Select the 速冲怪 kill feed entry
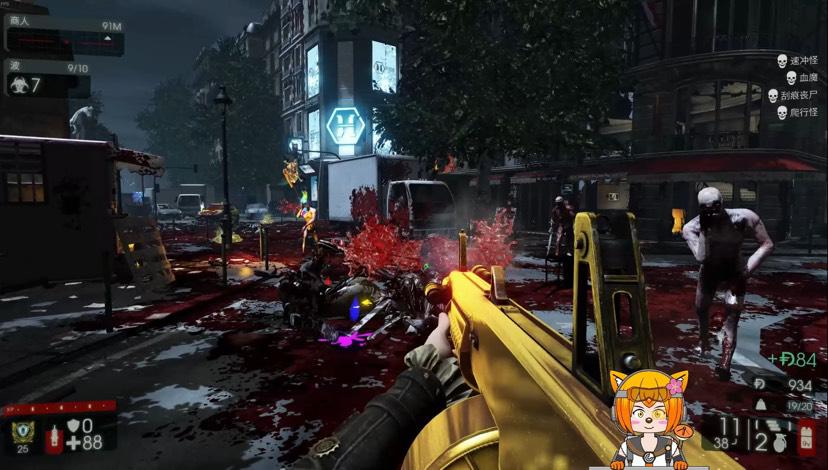Image resolution: width=828 pixels, height=470 pixels. coord(799,61)
